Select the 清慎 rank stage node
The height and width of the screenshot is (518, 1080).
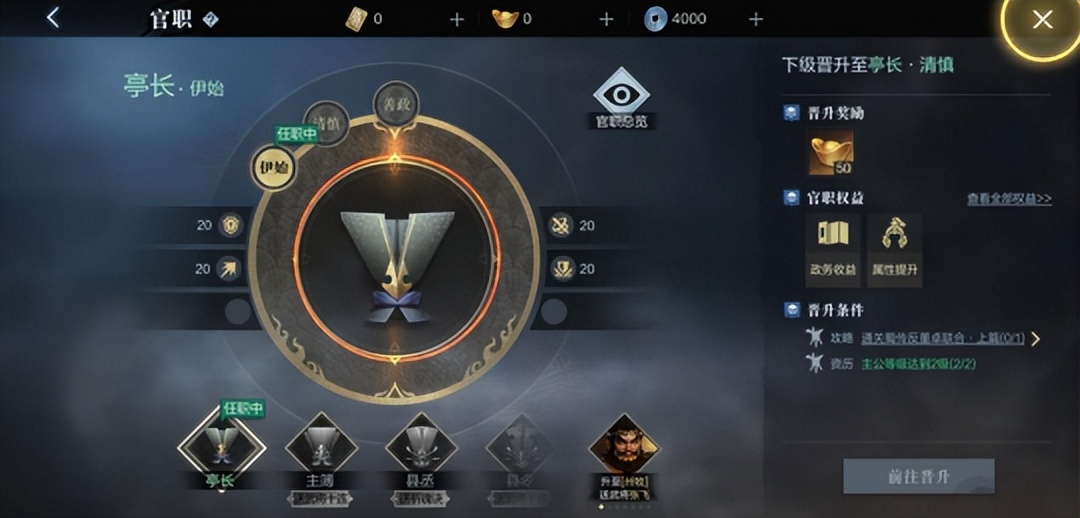(324, 124)
